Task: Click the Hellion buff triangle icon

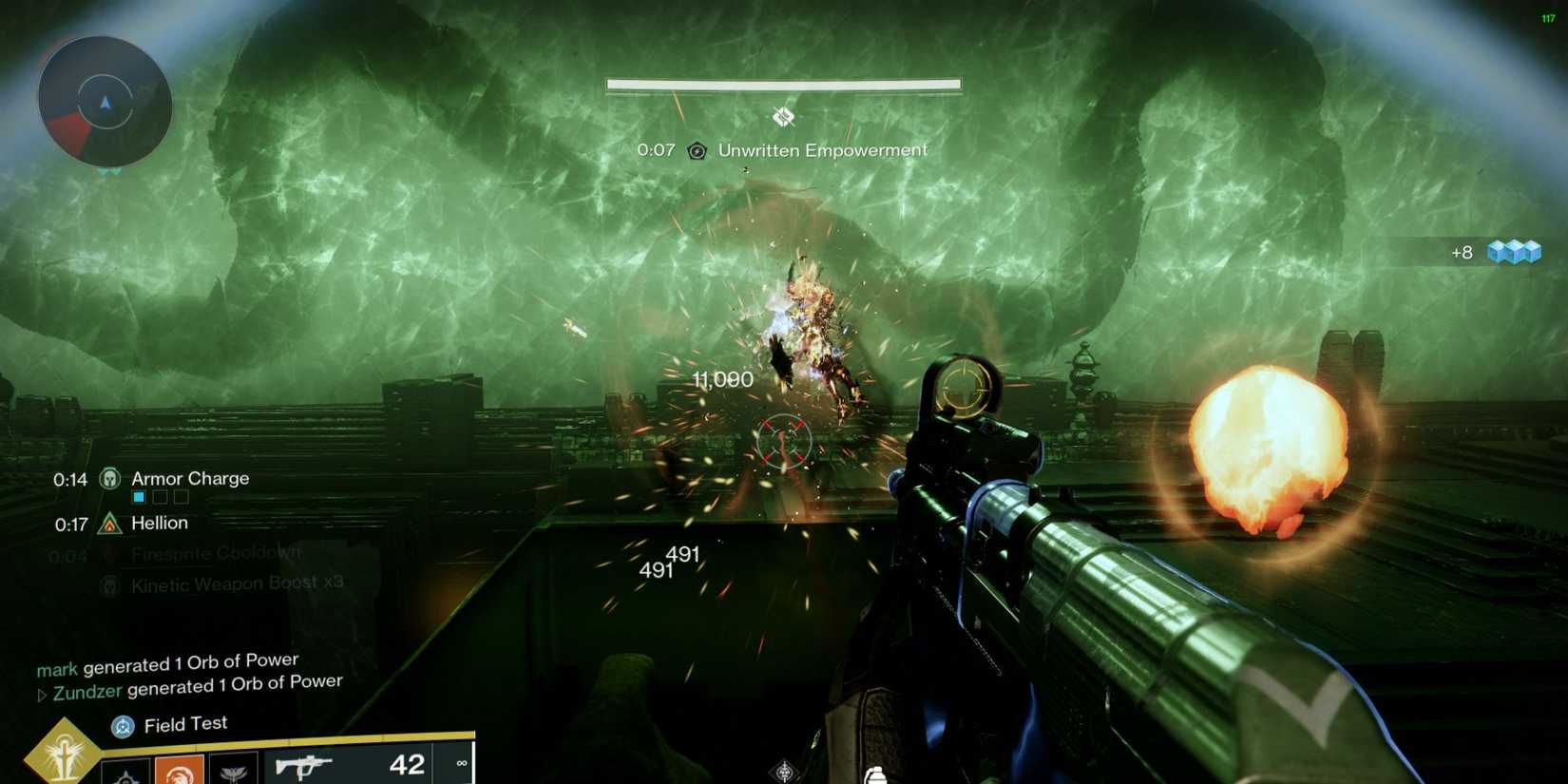Action: click(109, 524)
